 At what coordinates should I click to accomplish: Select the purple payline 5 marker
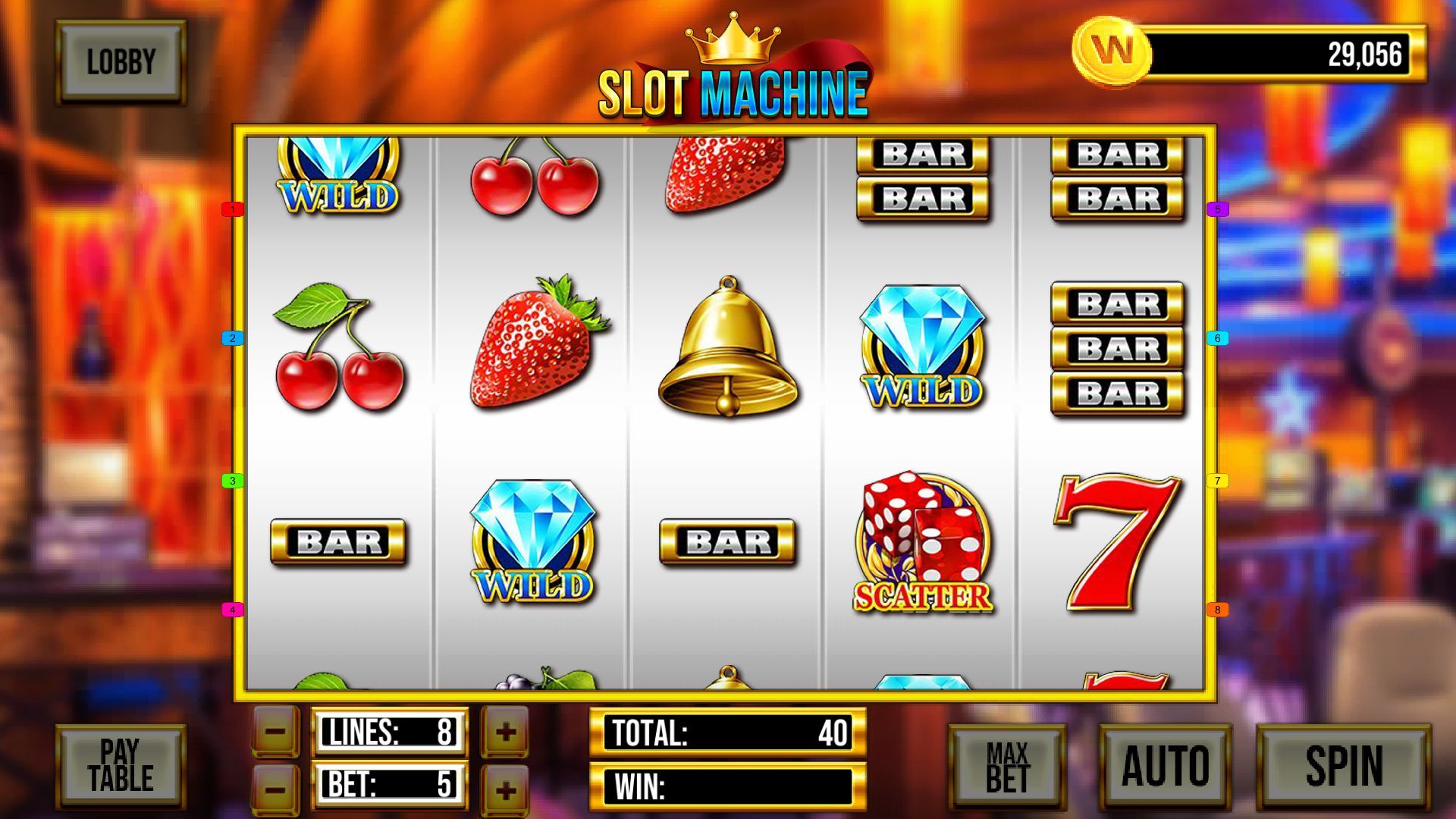1217,209
